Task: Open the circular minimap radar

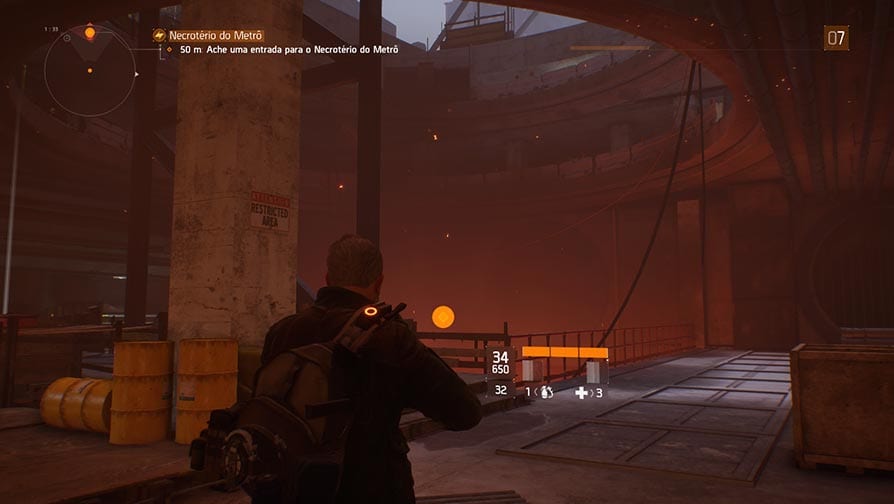Action: tap(89, 70)
